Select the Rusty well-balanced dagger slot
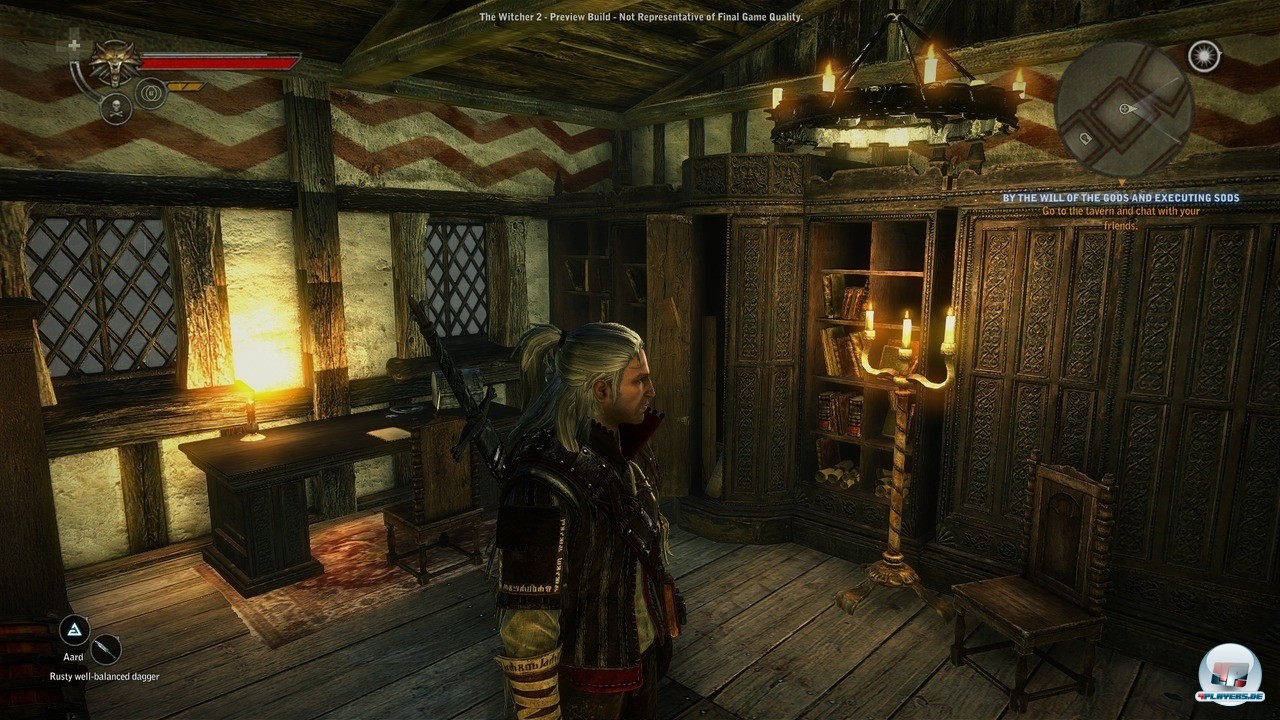The width and height of the screenshot is (1280, 720). tap(106, 650)
